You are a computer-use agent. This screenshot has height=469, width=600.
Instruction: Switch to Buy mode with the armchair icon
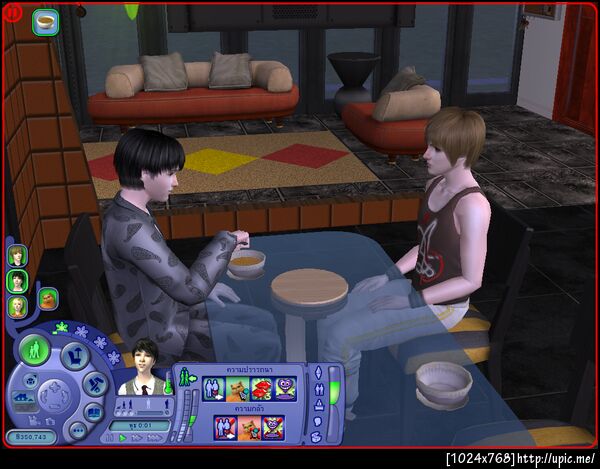tap(74, 356)
